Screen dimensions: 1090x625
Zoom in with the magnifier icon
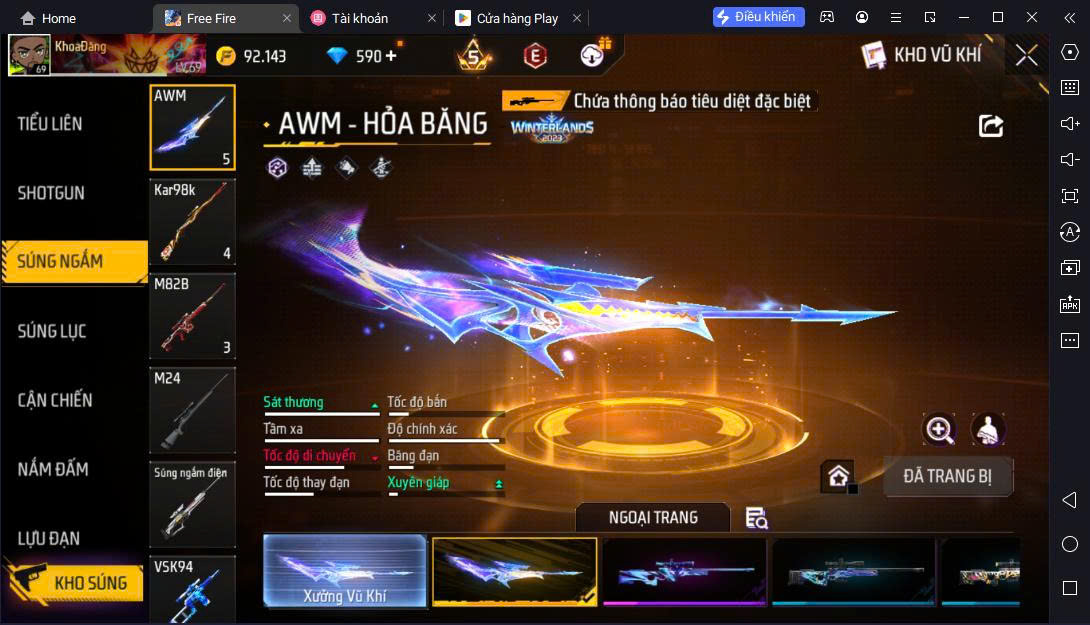click(x=939, y=430)
